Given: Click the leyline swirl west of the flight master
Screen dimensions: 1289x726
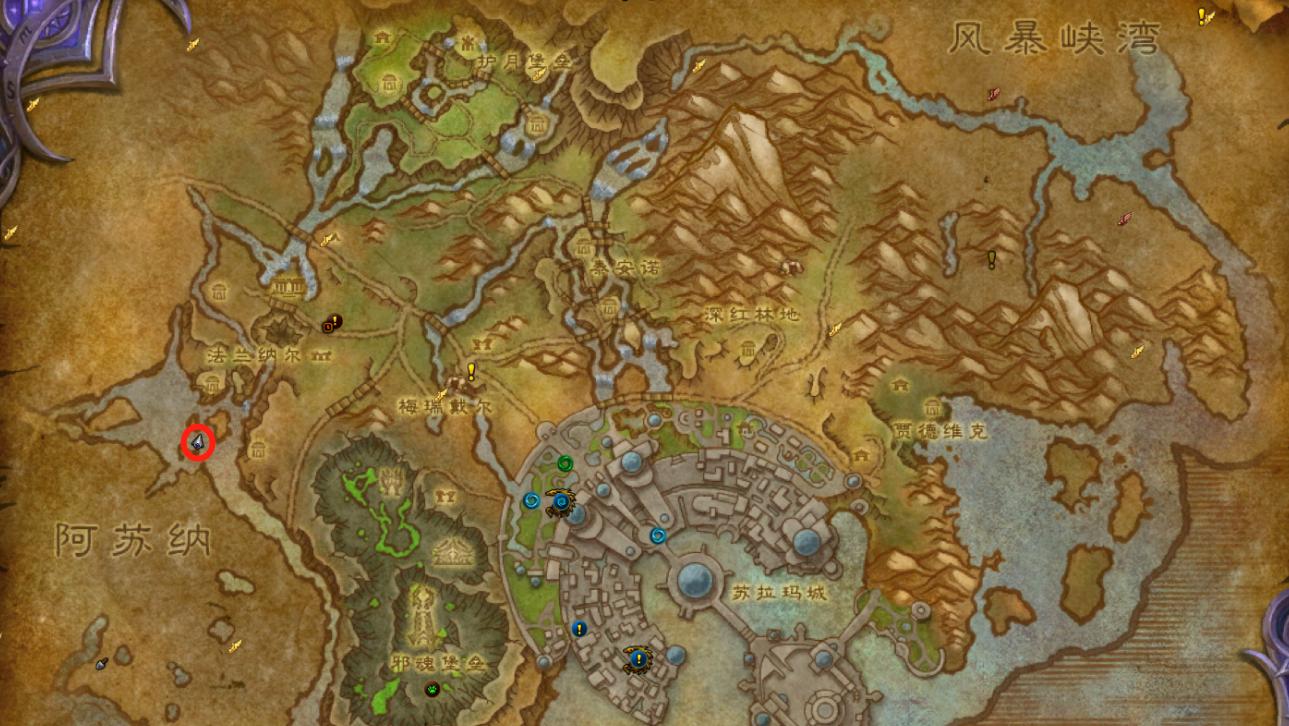Looking at the screenshot, I should 532,501.
